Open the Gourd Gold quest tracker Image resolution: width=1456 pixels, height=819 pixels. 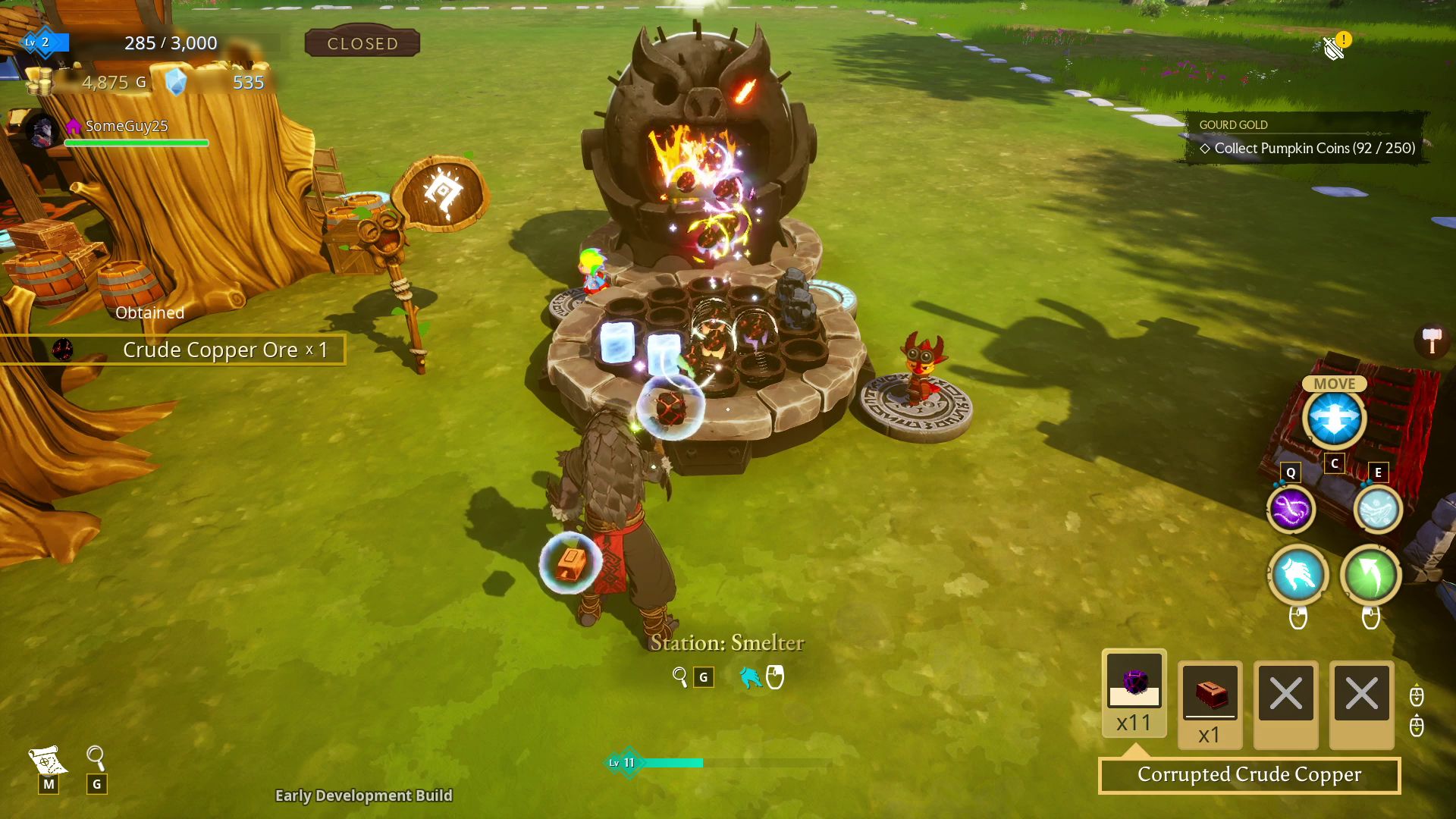click(x=1306, y=138)
